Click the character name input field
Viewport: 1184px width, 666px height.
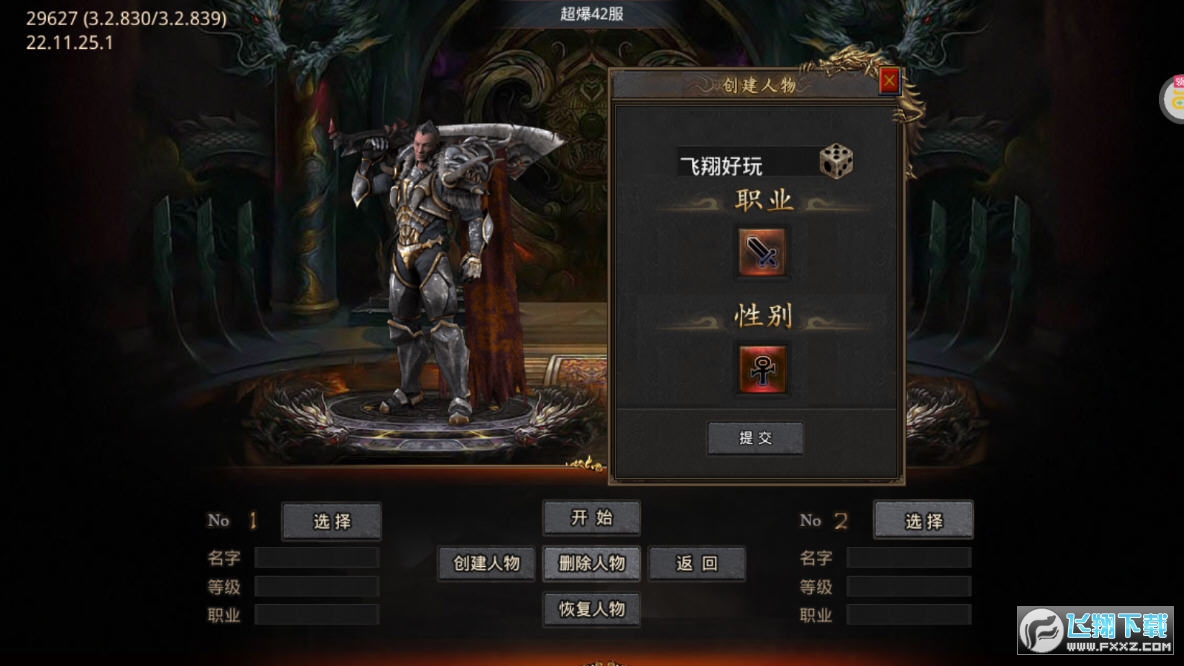click(745, 165)
